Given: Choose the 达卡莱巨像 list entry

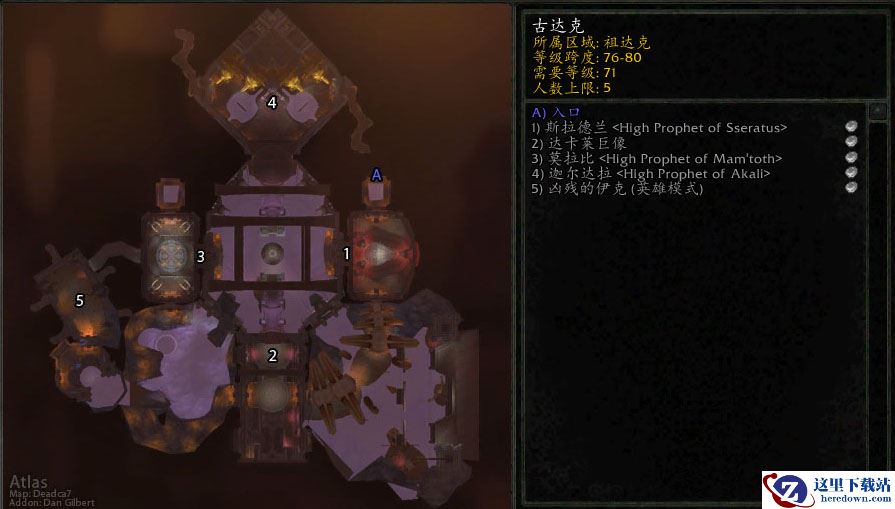Looking at the screenshot, I should (x=579, y=143).
